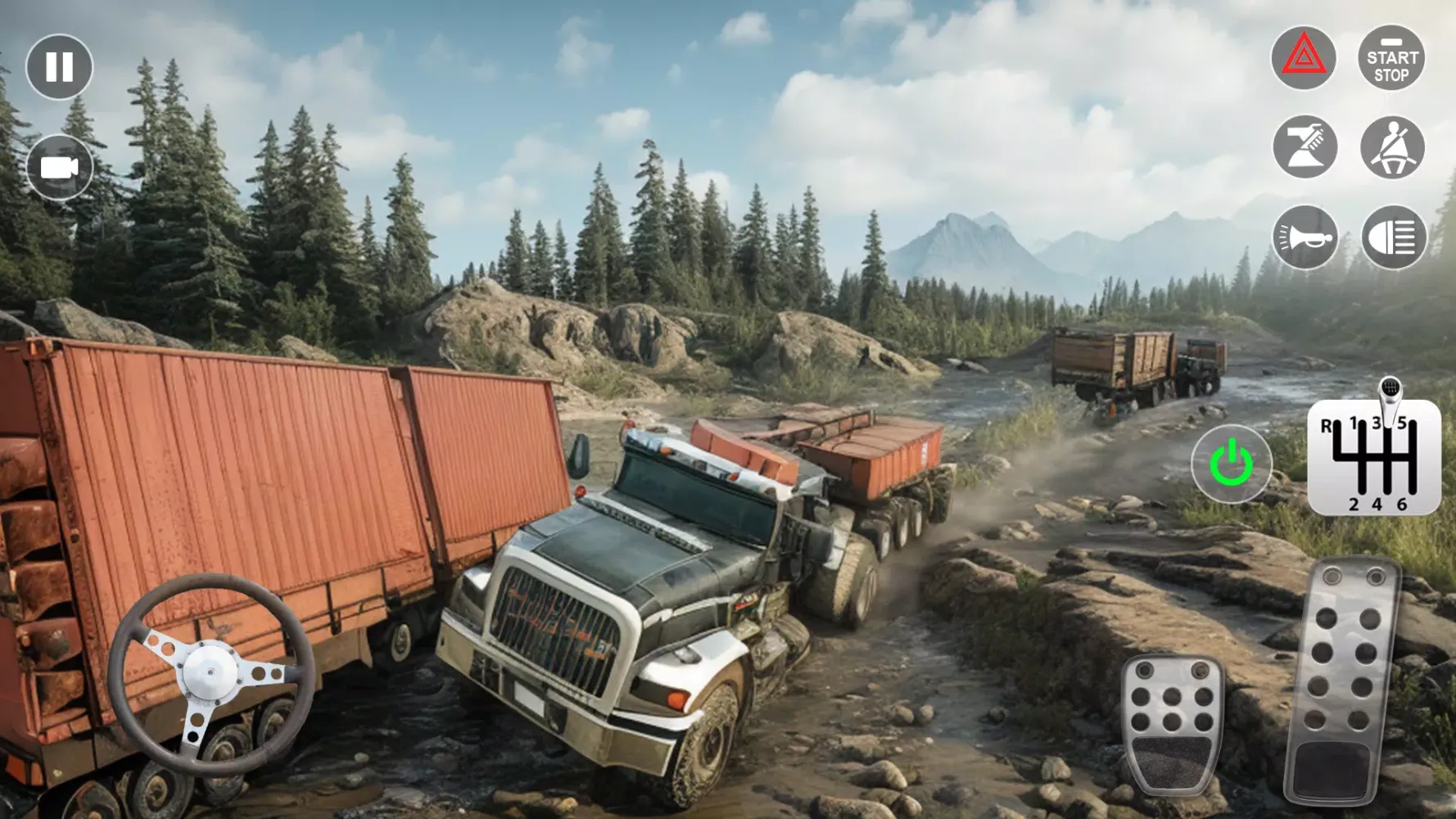1456x819 pixels.
Task: Click the steering wheel control
Action: click(211, 673)
